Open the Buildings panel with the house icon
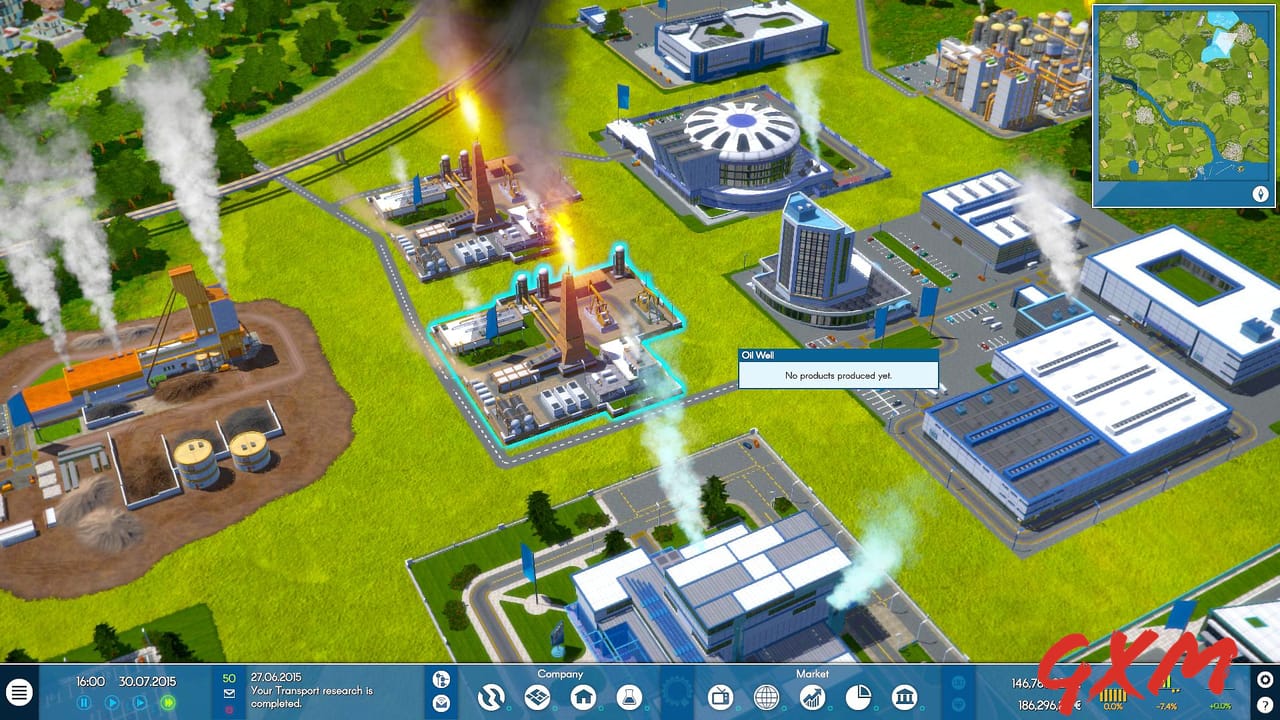 584,697
